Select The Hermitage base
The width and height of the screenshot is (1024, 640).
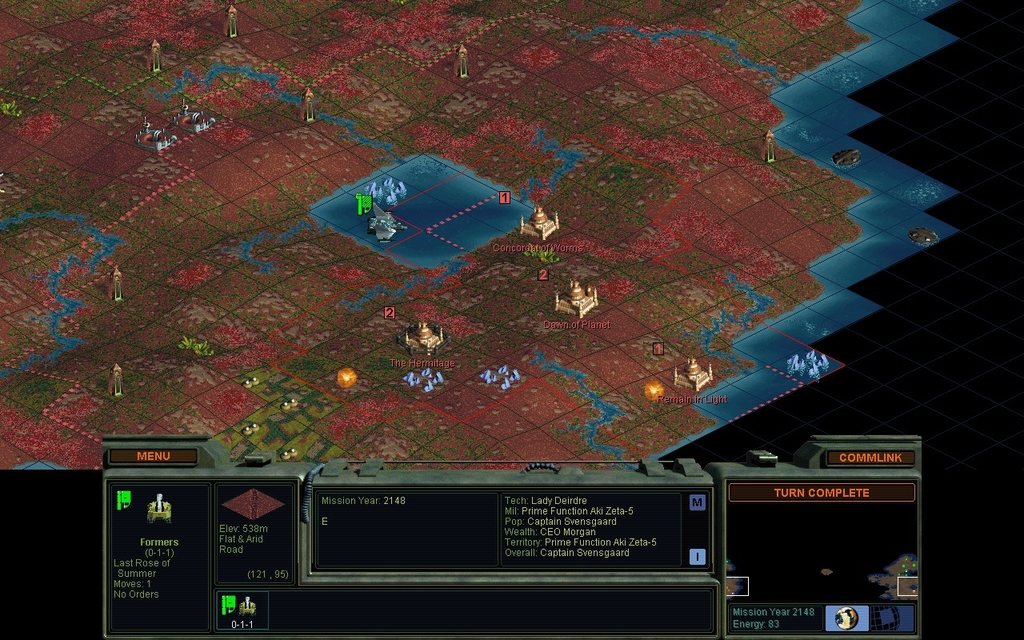click(x=424, y=336)
